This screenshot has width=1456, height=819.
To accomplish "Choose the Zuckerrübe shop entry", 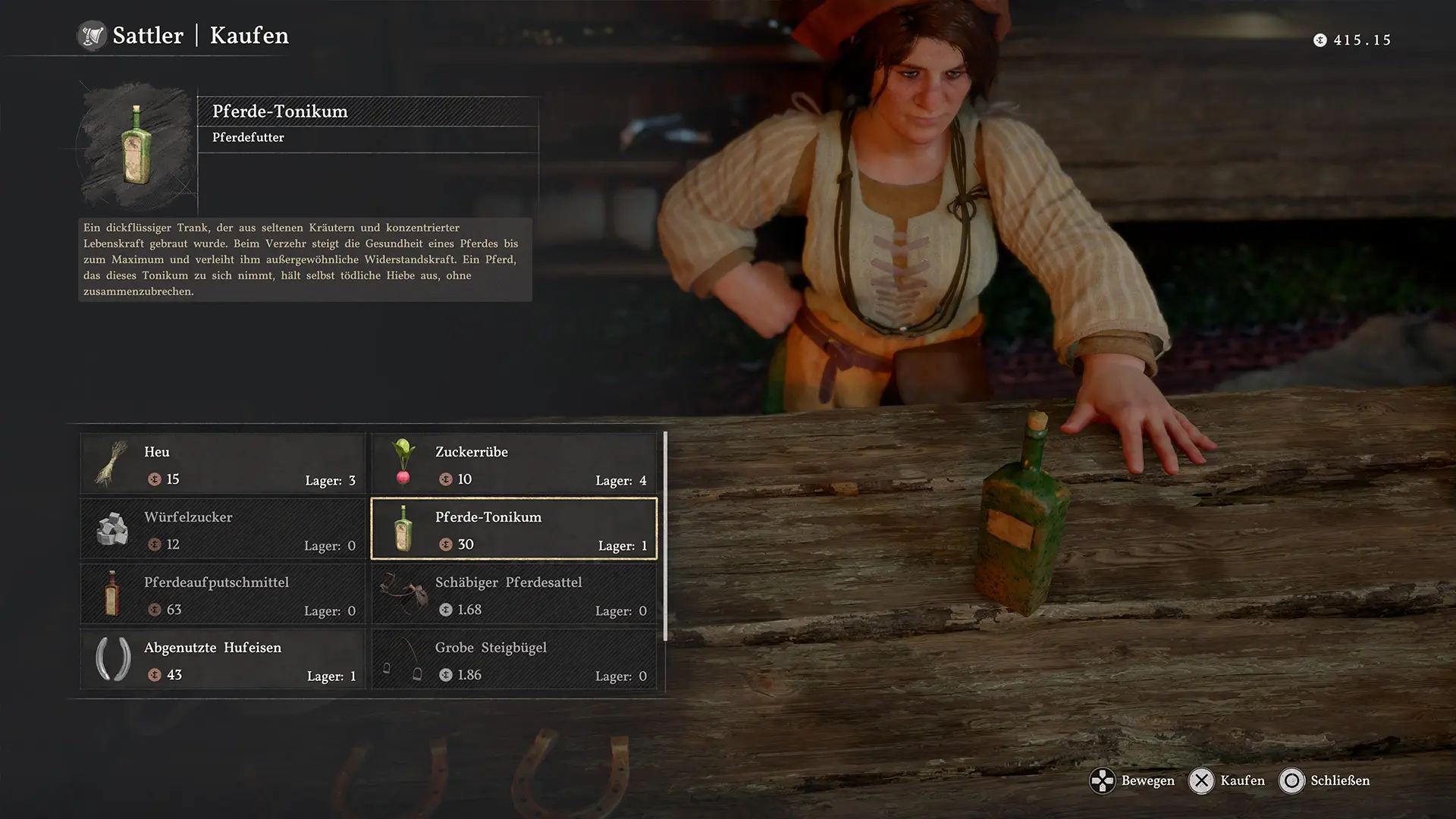I will tap(514, 463).
